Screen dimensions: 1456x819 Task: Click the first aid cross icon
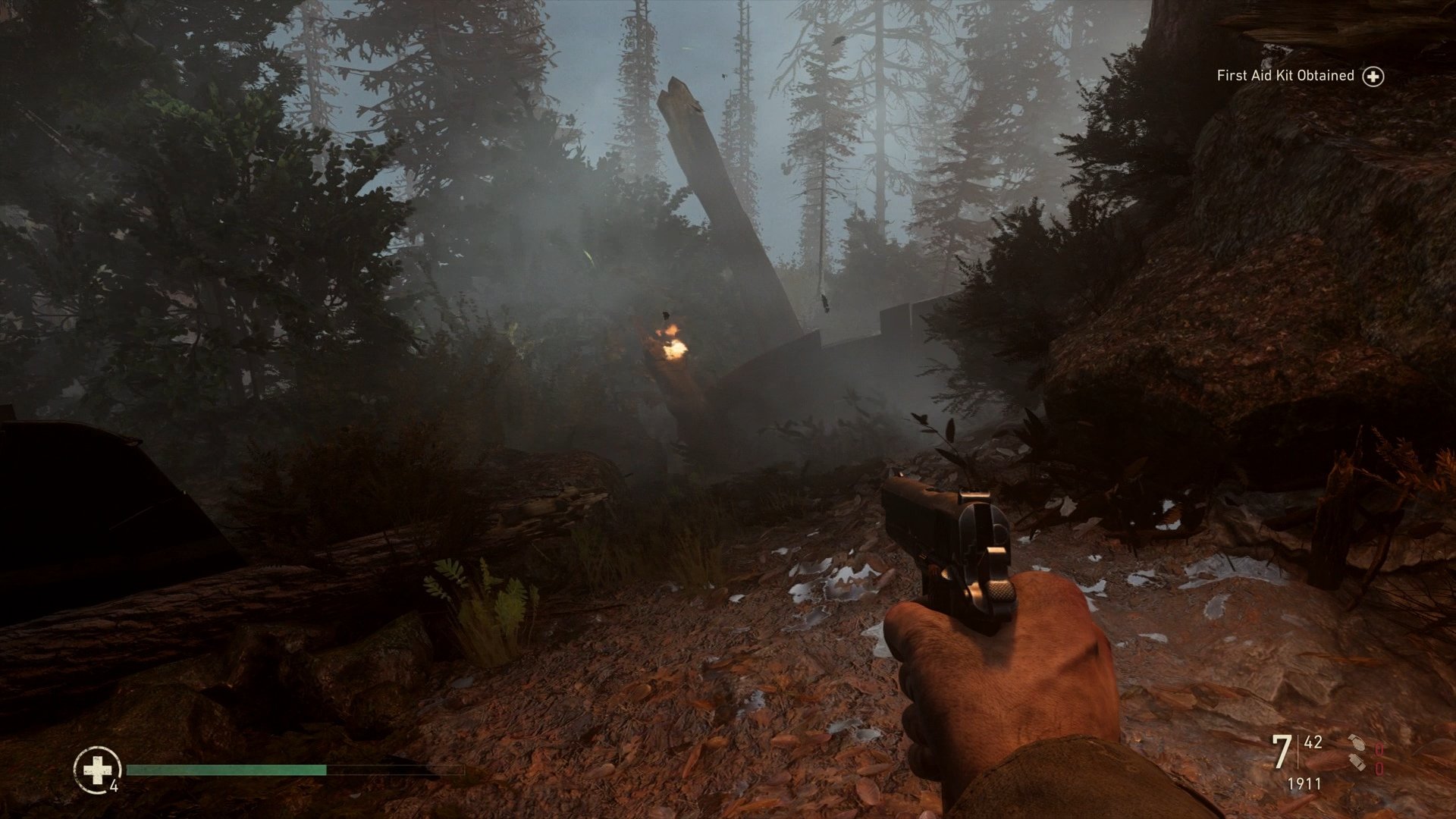(96, 769)
